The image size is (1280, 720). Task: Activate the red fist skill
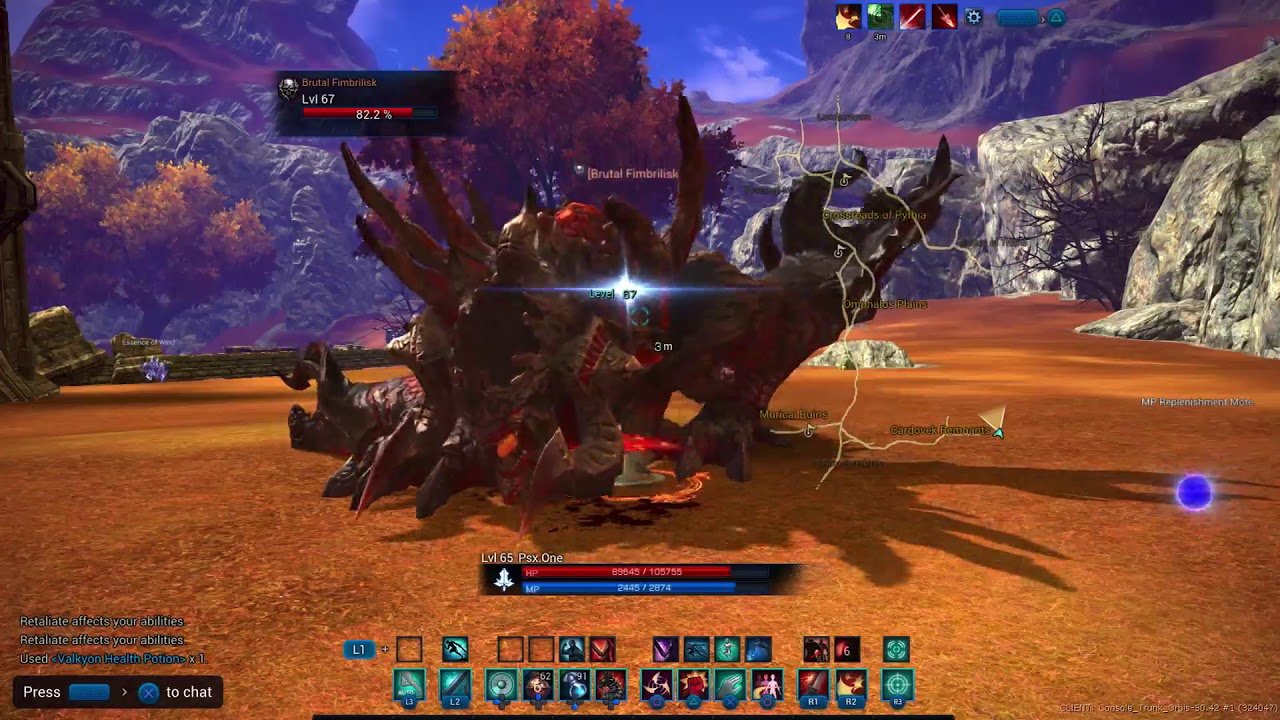[x=694, y=685]
